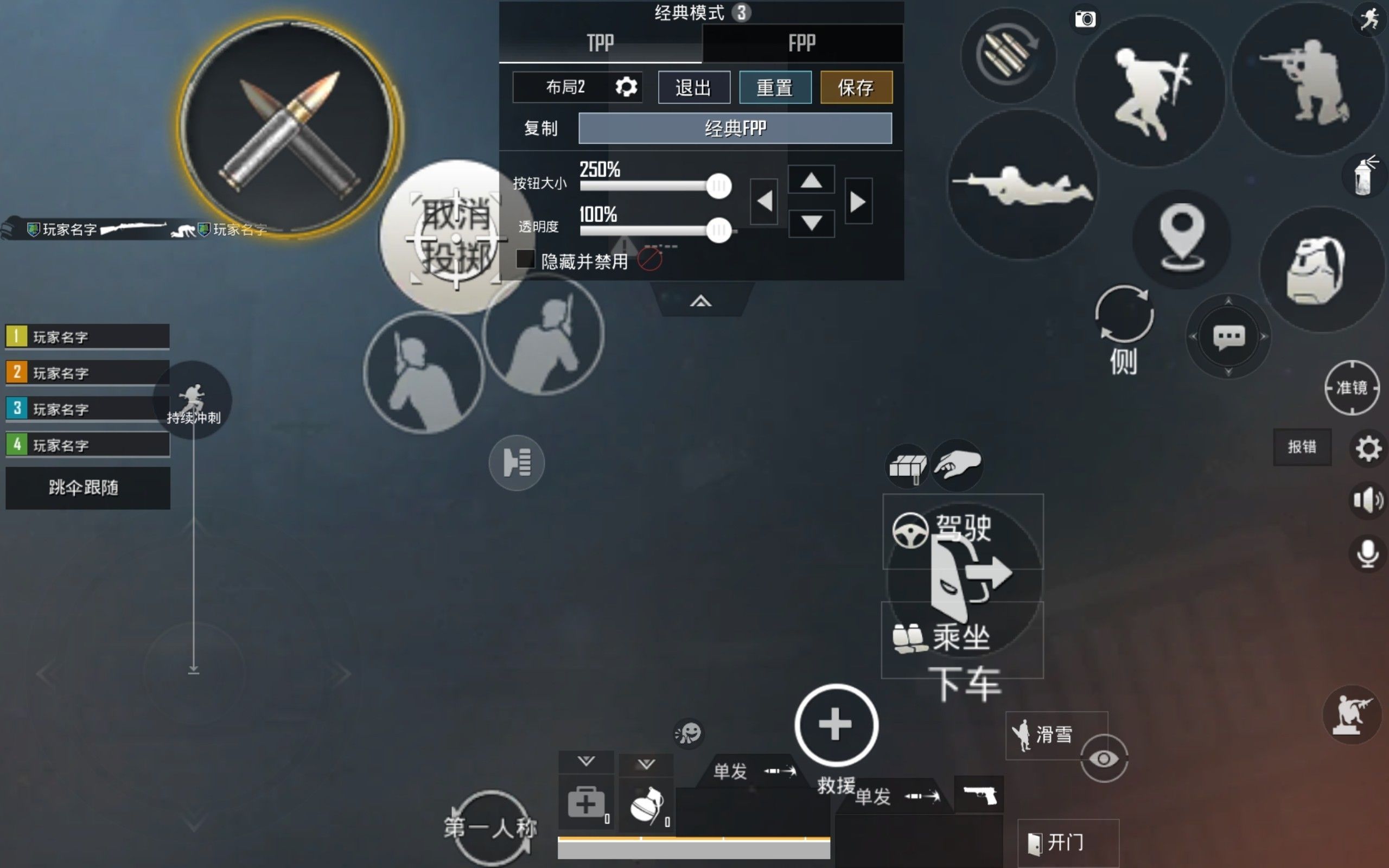Enable the 隐藏并禁用 checkbox

(x=524, y=260)
